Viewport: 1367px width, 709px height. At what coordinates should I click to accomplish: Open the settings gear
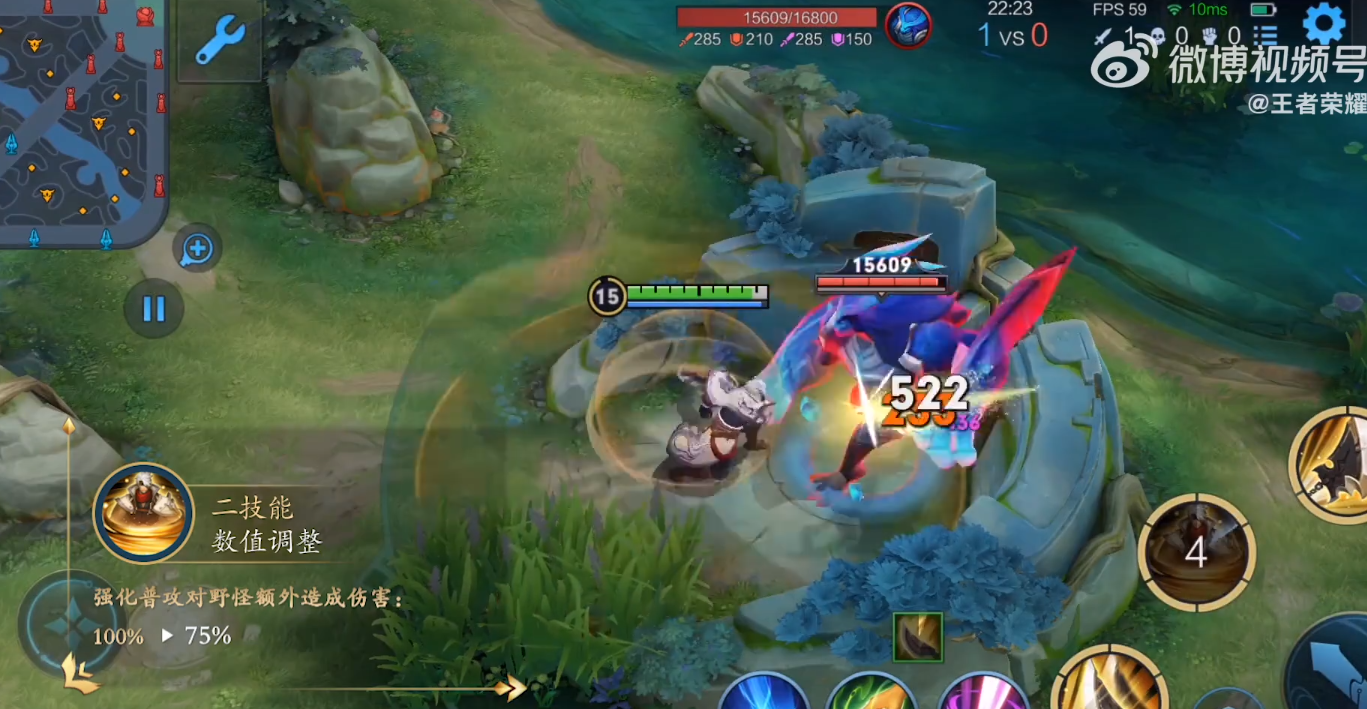click(1323, 22)
